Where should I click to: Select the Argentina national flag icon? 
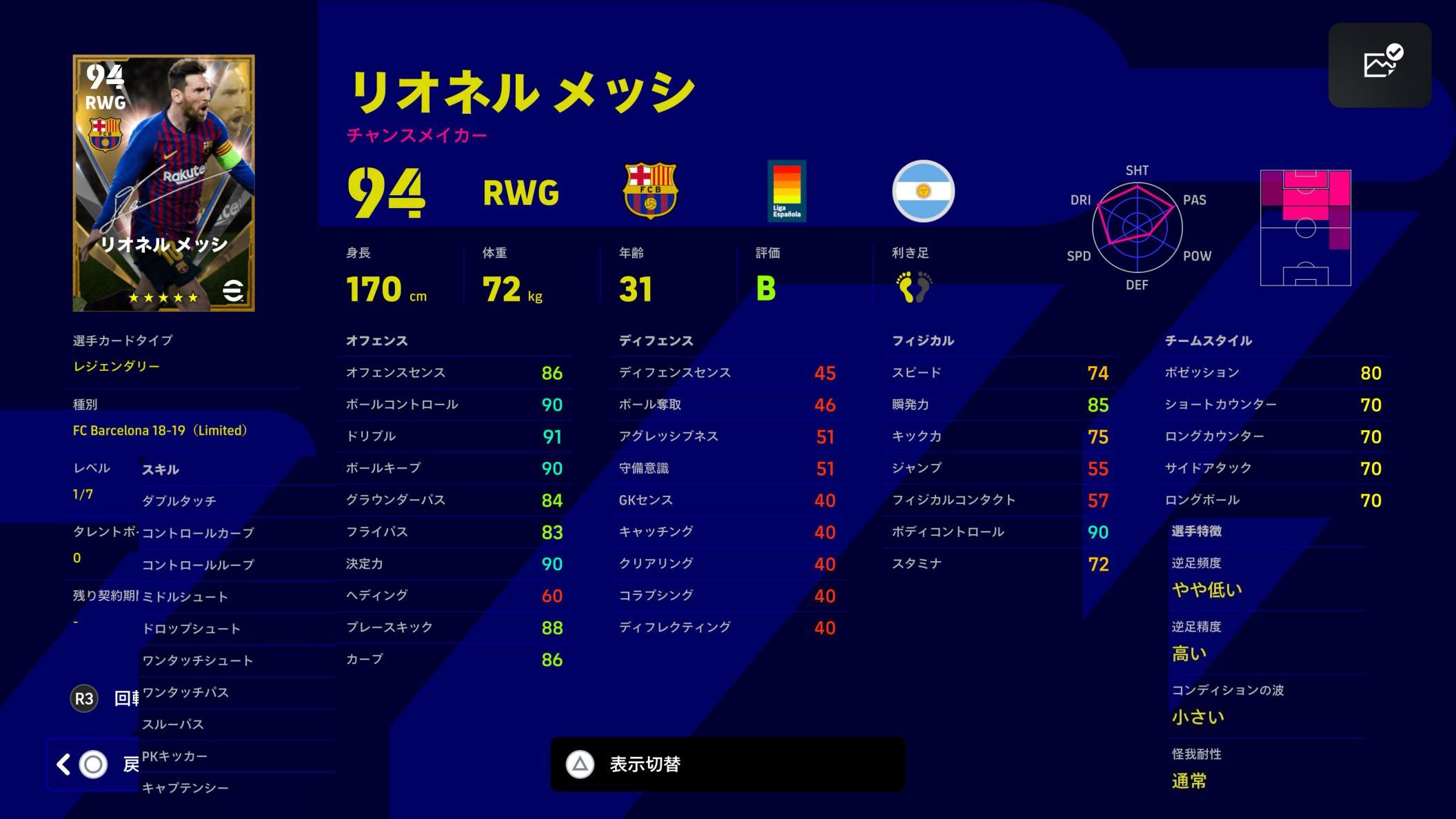tap(924, 191)
